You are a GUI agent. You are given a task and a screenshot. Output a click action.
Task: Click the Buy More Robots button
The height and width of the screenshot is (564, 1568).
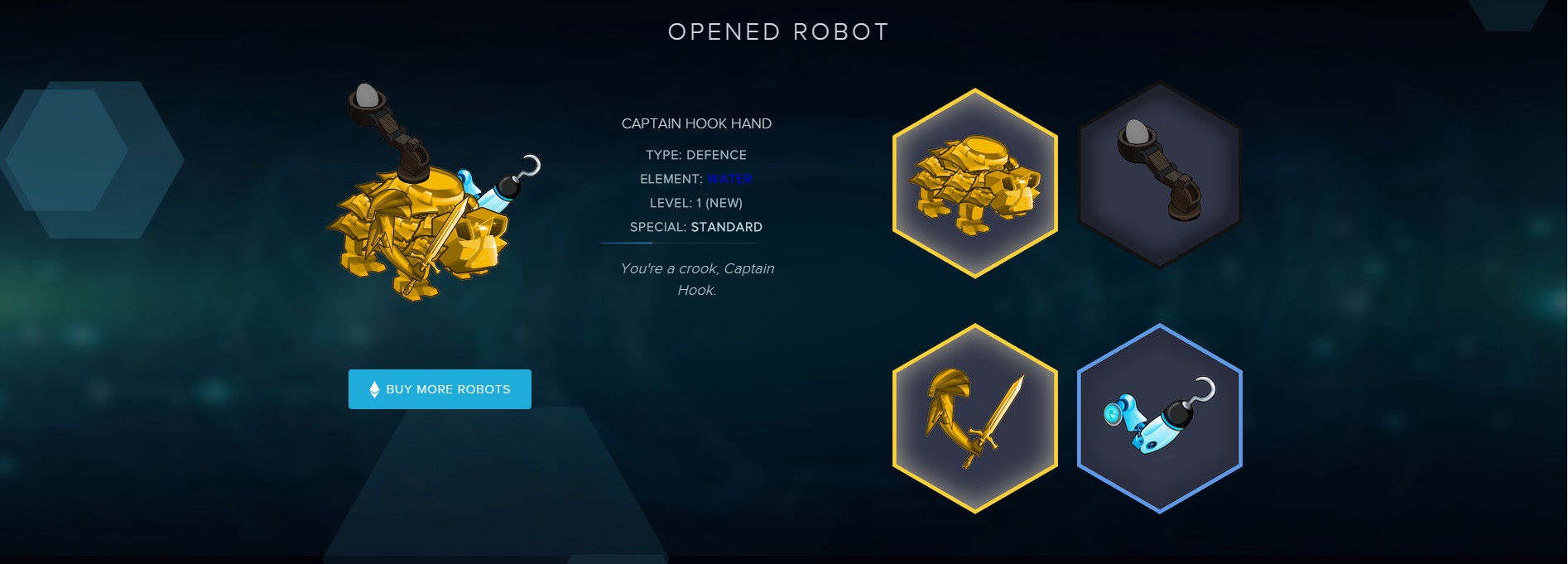pos(440,389)
